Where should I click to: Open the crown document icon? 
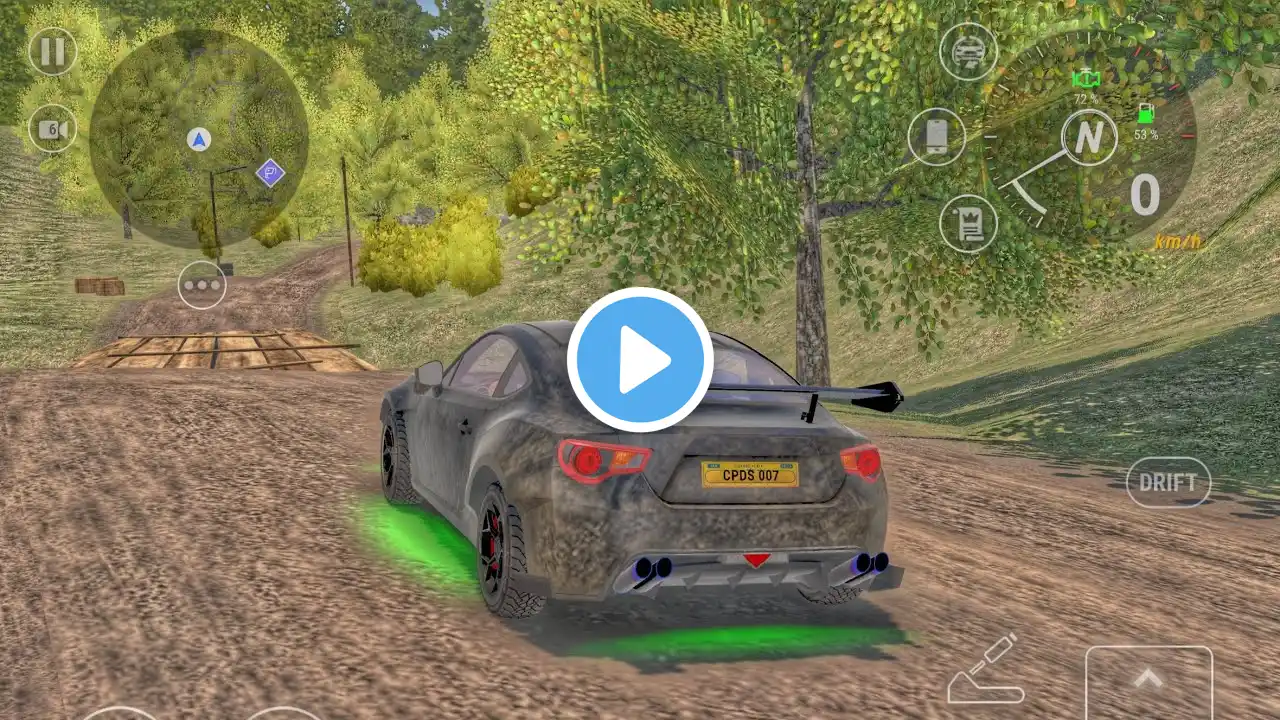[x=968, y=223]
